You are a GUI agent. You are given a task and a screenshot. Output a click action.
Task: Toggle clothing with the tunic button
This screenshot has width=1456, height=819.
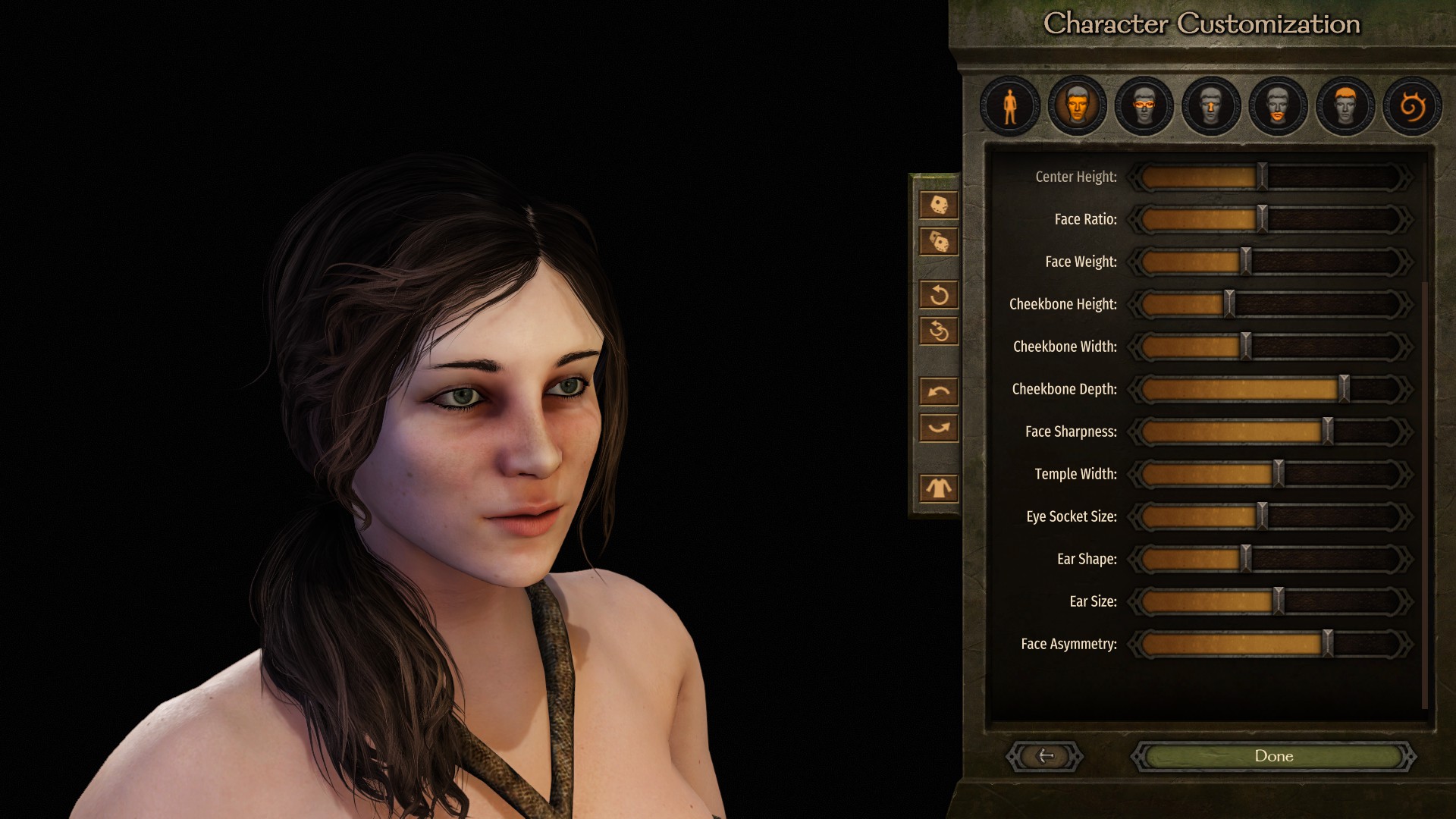[x=939, y=488]
